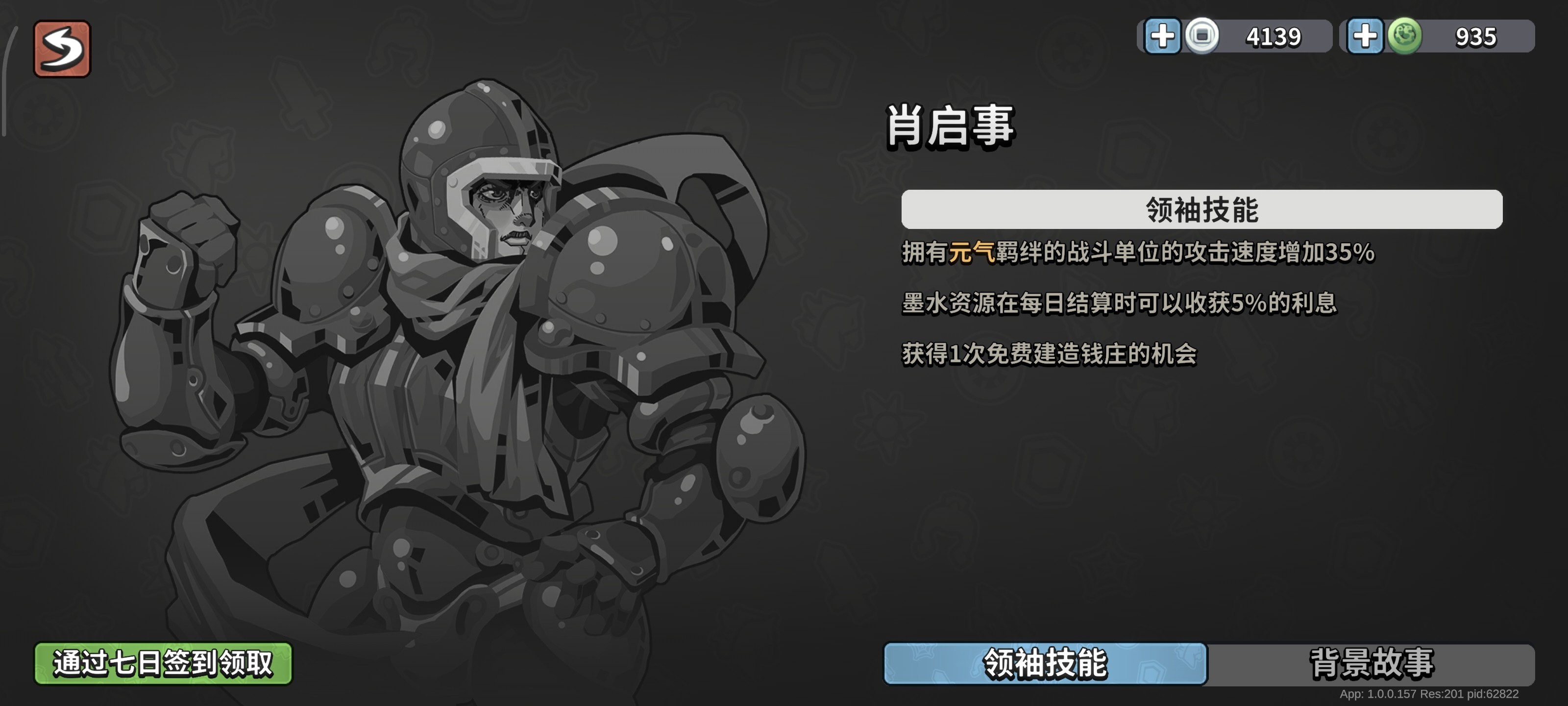Click the plus icon next to the 4139 coin balance

[1163, 37]
